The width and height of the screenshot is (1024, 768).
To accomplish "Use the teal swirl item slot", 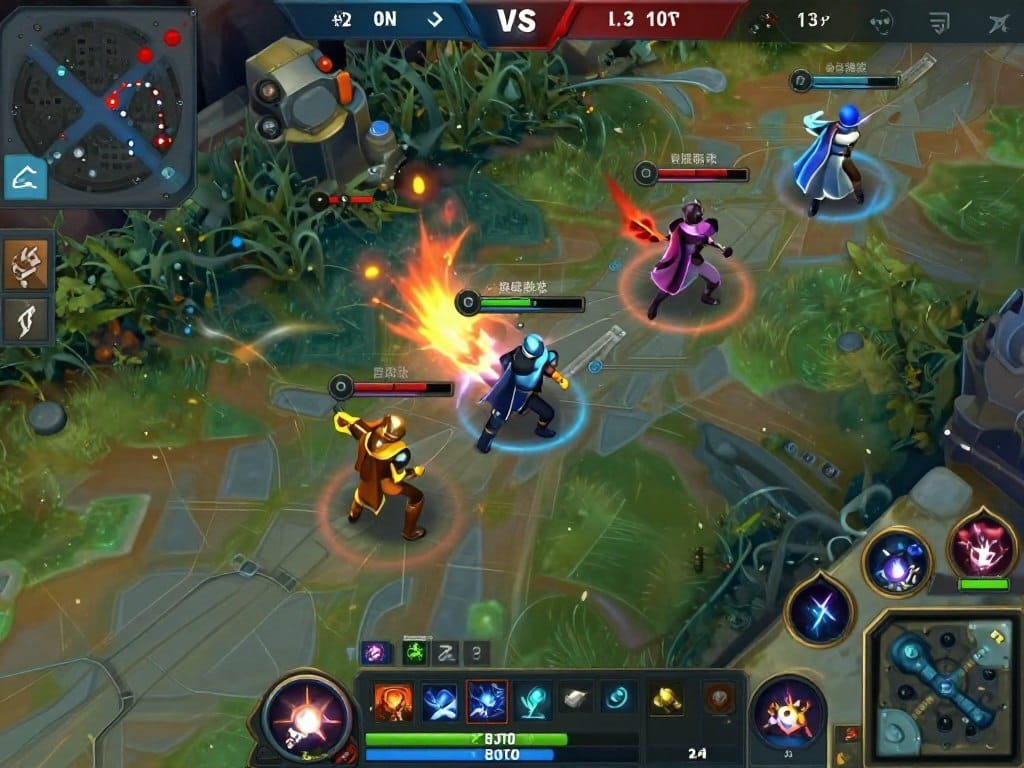I will (619, 698).
